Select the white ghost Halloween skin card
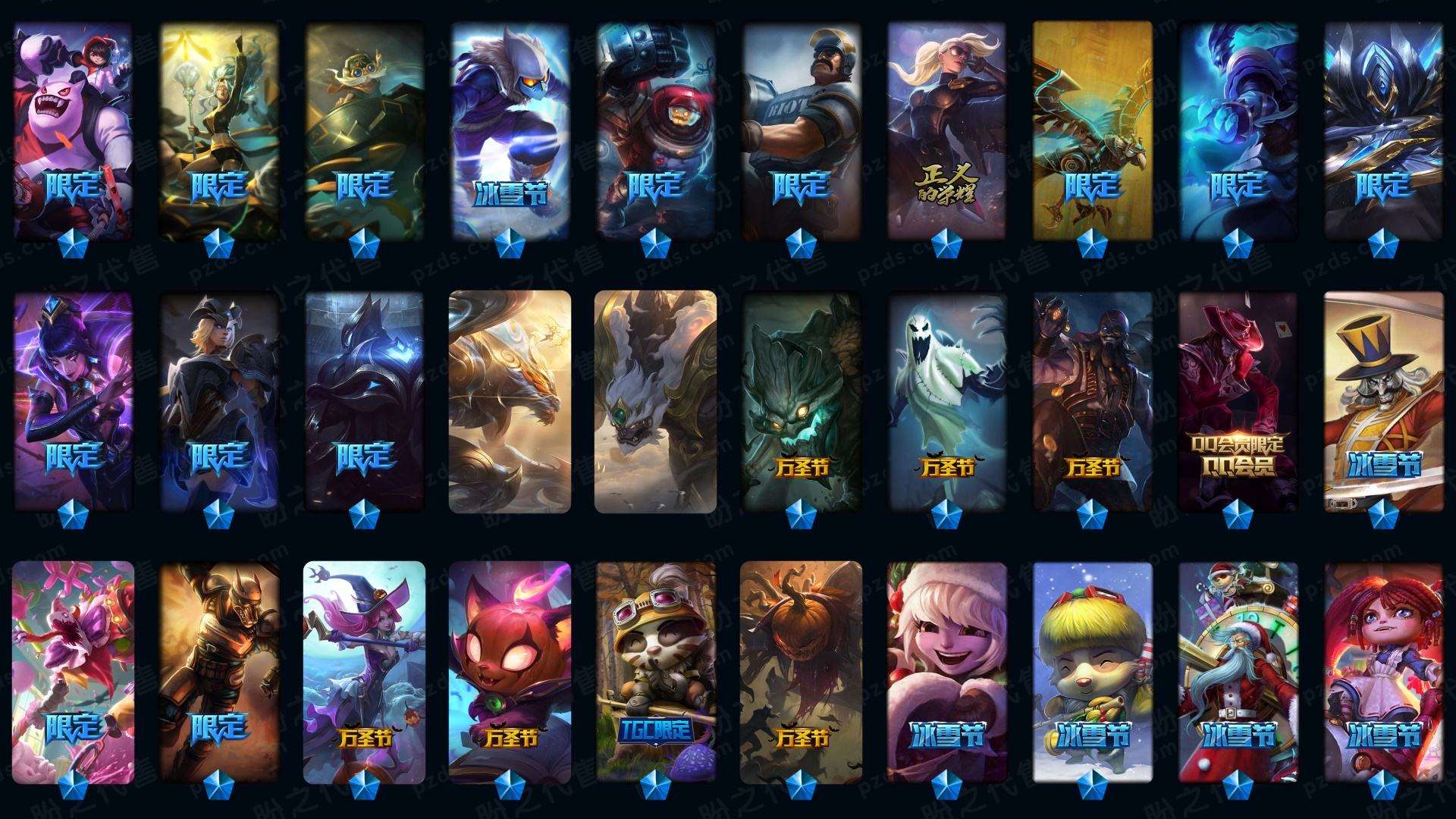 (946, 400)
